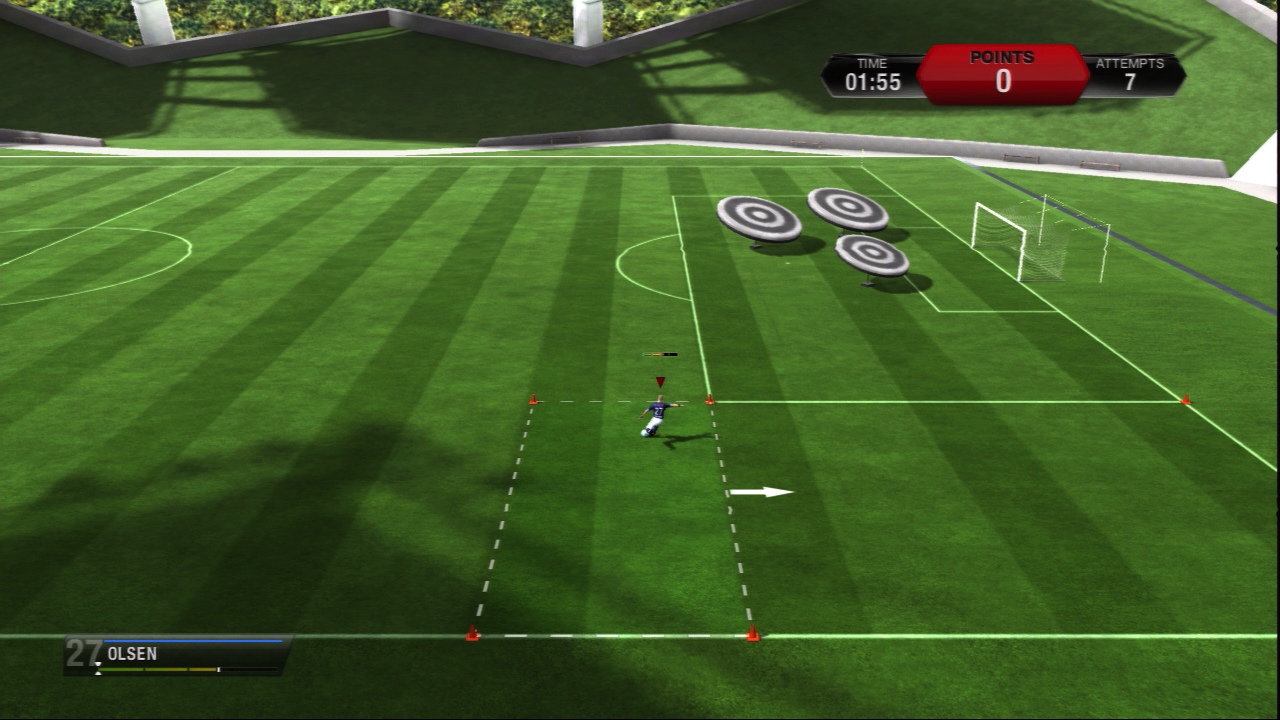This screenshot has width=1280, height=720.
Task: Expand the ATTEMPTS panel showing 7
Action: (1131, 73)
